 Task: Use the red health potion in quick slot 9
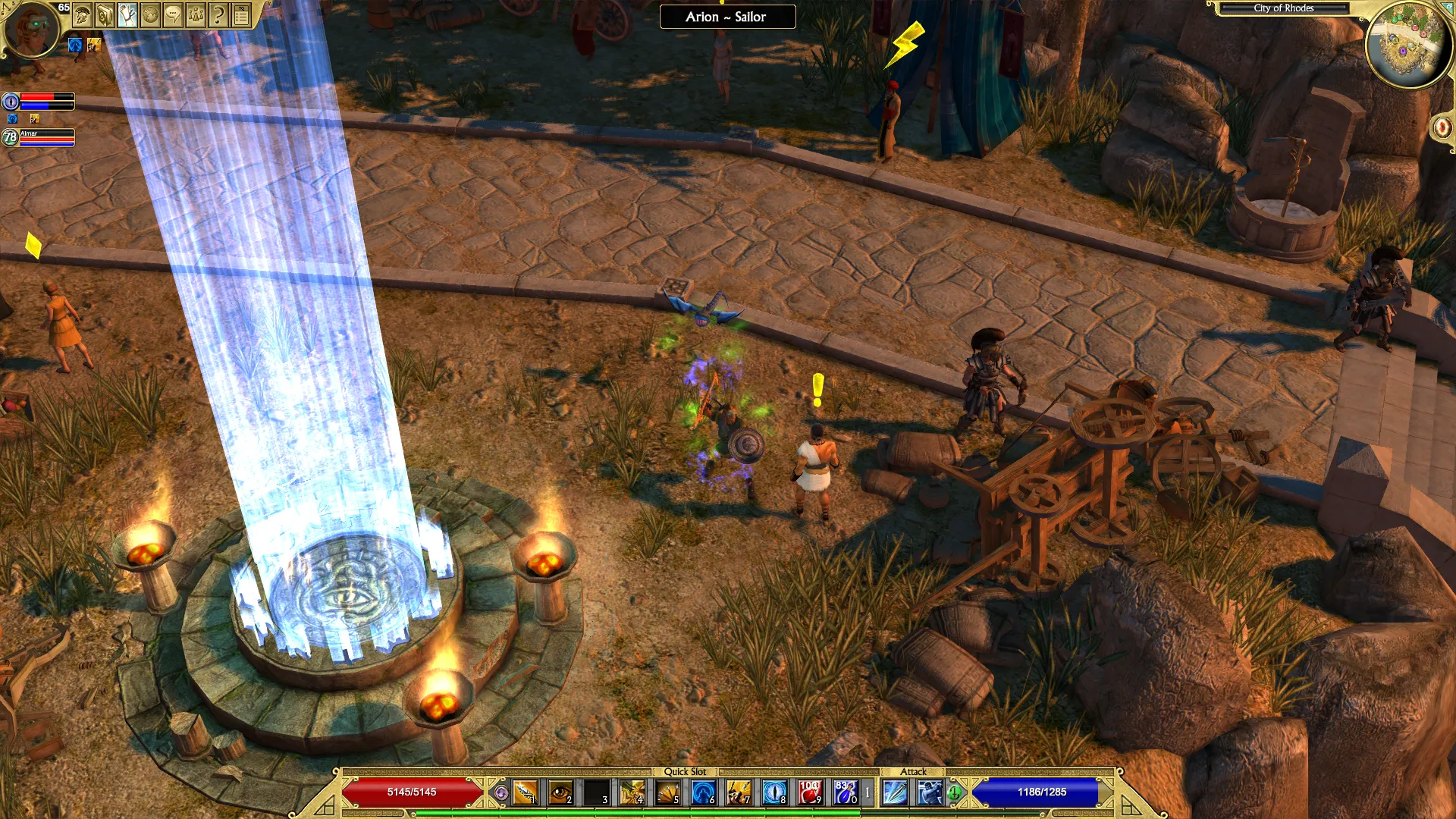click(x=809, y=792)
